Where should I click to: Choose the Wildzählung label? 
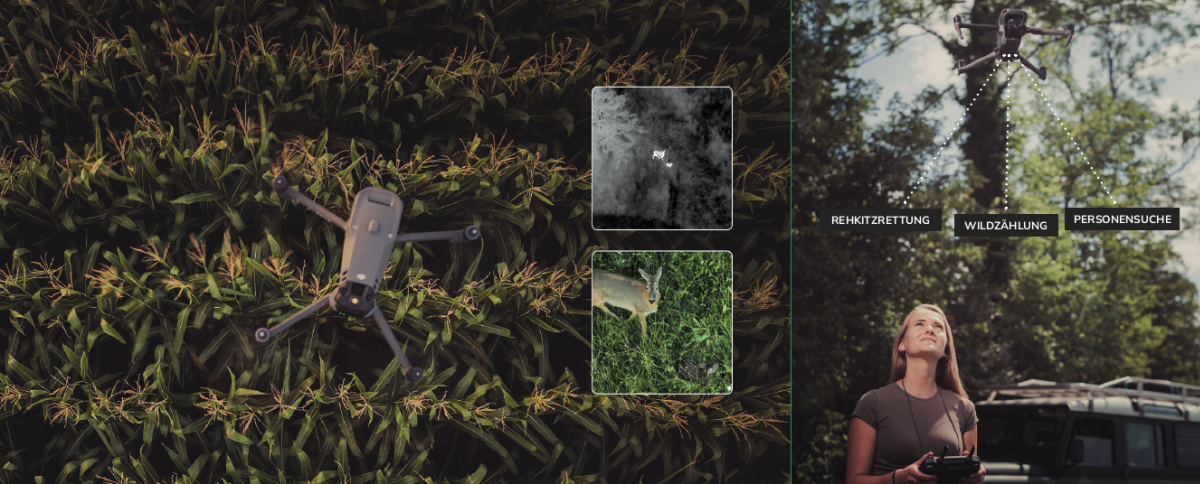pos(1006,226)
